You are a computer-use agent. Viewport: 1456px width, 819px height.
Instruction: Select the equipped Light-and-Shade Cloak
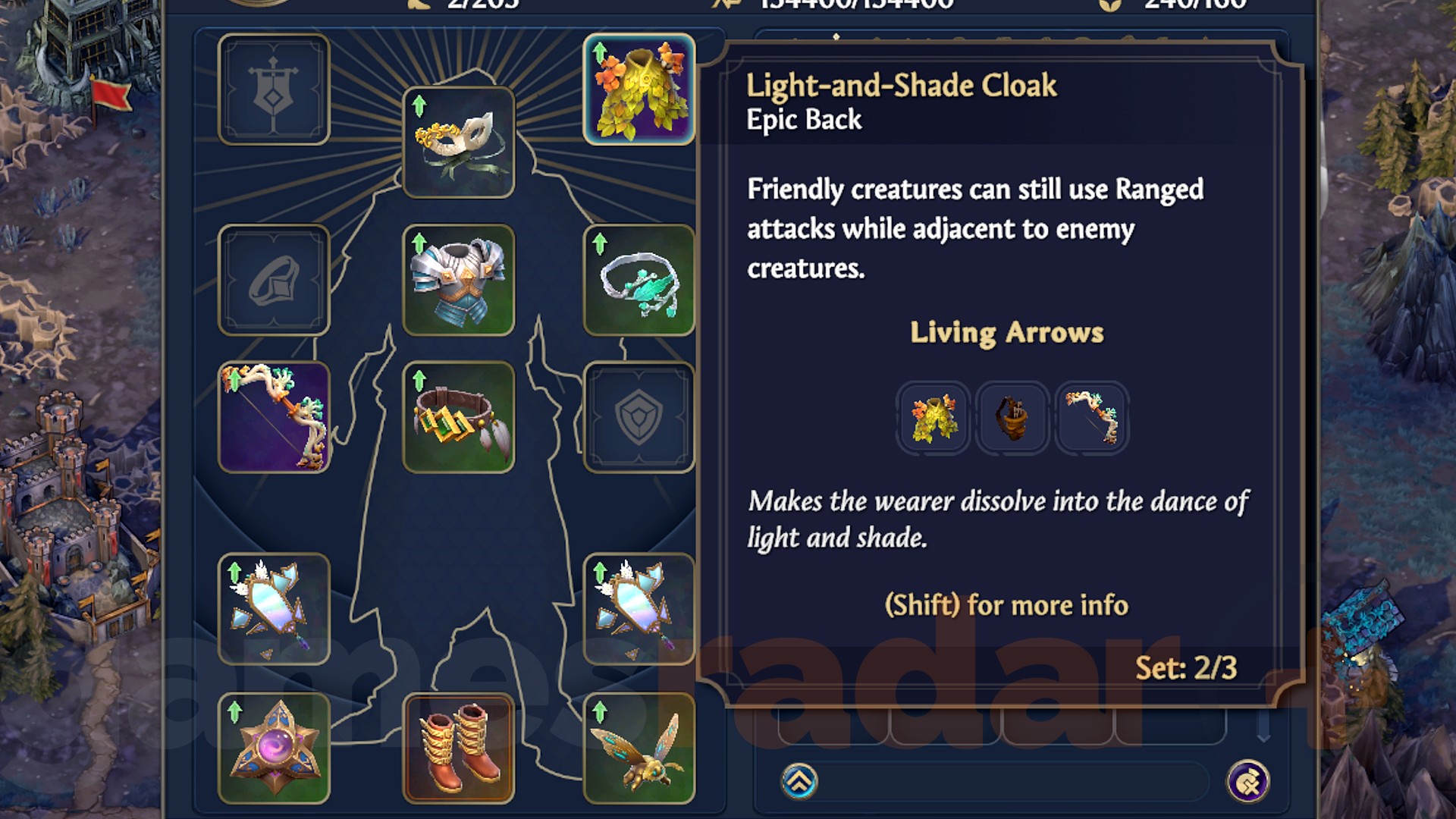coord(639,91)
